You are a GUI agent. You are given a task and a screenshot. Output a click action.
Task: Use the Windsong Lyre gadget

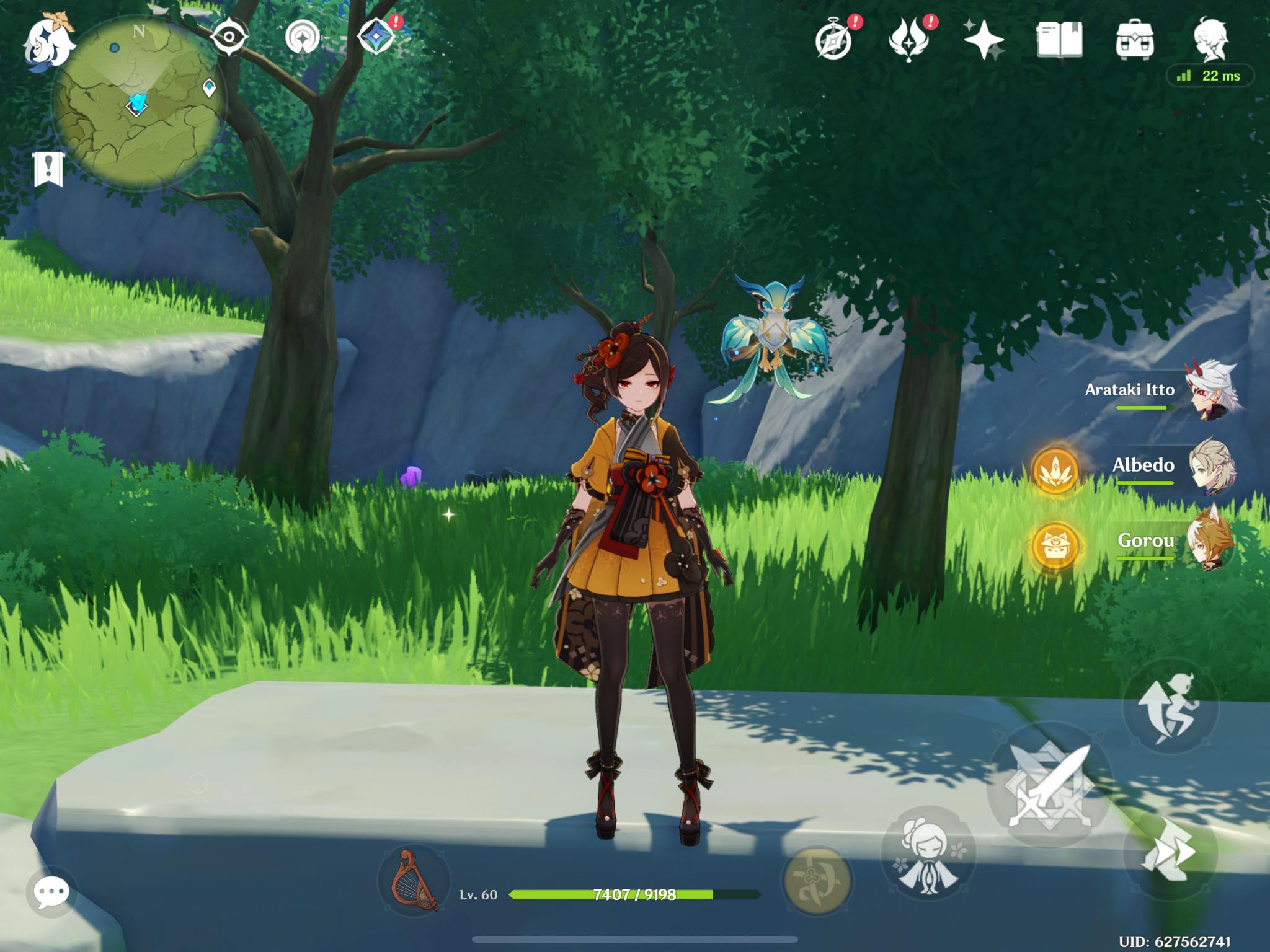[414, 880]
